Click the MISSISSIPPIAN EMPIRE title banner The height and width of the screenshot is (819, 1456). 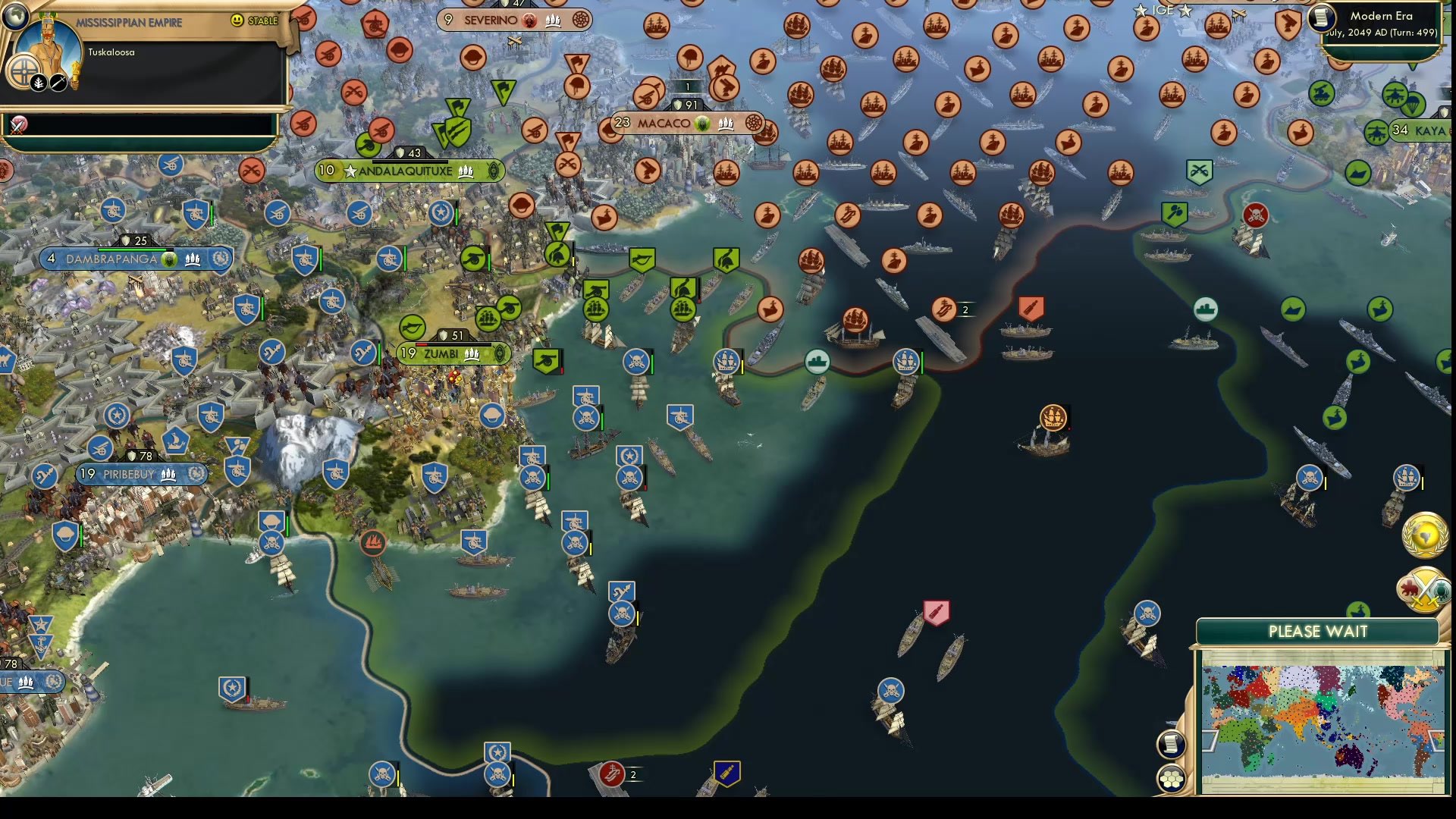pos(129,23)
